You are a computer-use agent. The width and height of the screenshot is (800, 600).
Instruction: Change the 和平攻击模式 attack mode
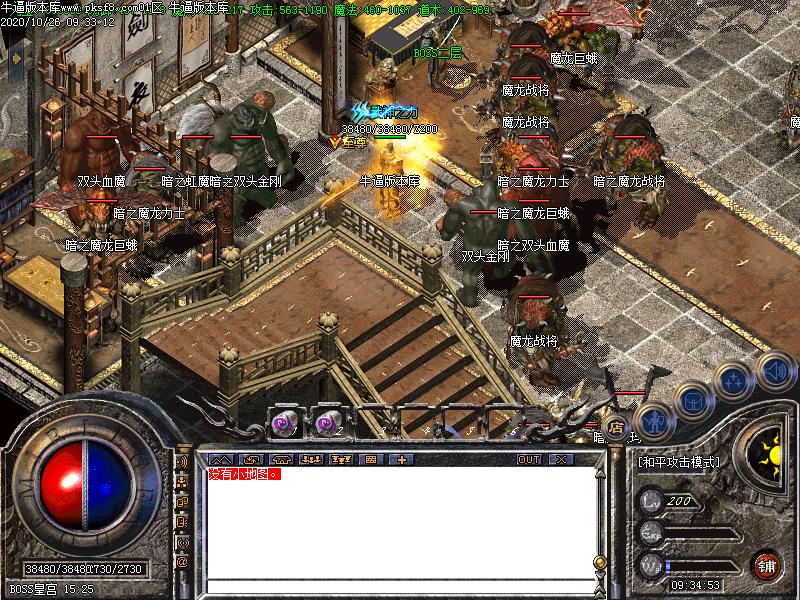[678, 461]
